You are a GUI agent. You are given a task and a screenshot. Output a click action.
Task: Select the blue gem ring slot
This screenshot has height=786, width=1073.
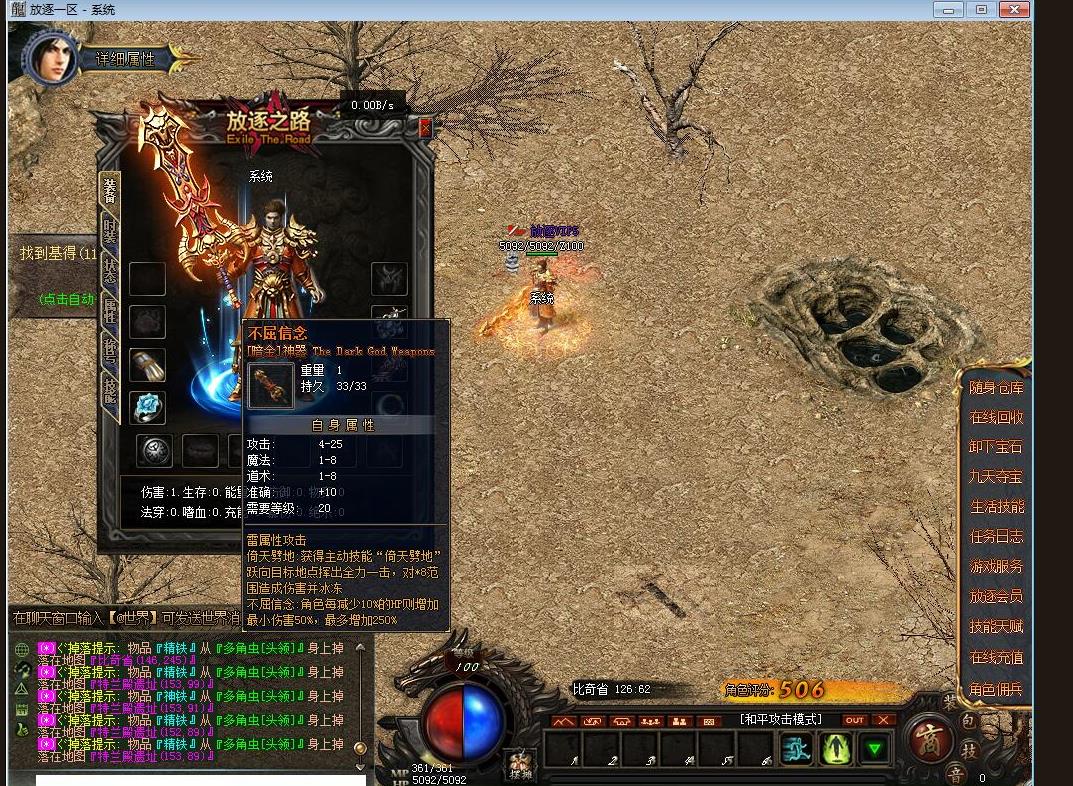pos(148,406)
